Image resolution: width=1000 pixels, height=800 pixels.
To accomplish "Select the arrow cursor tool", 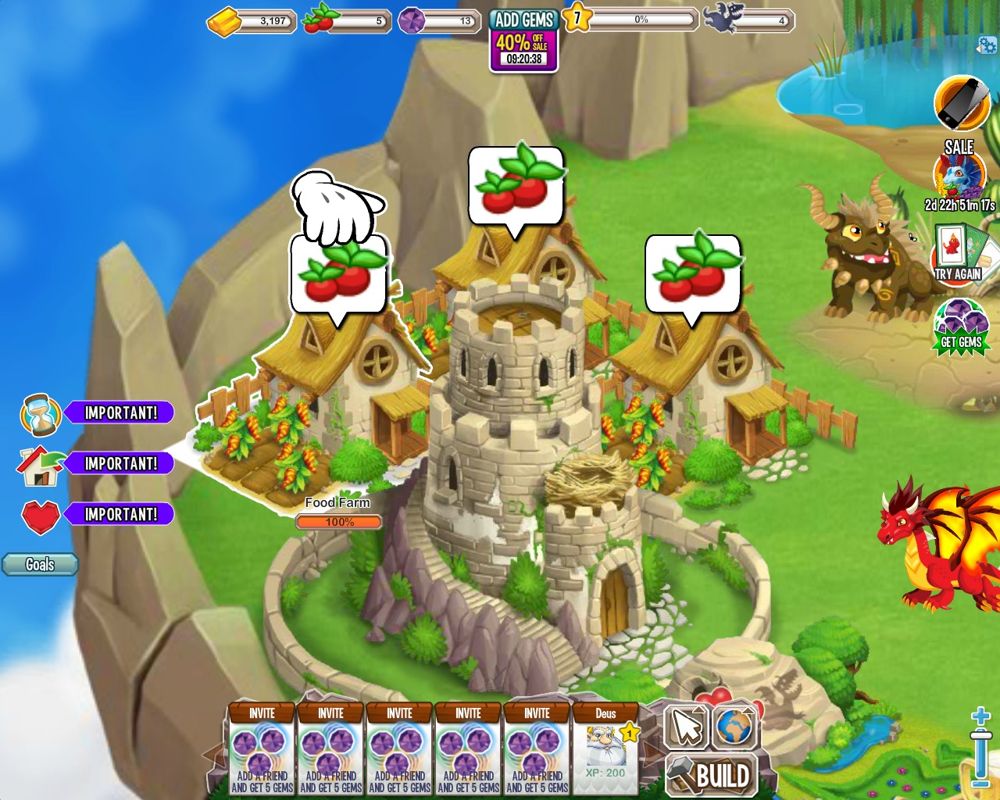I will [686, 726].
